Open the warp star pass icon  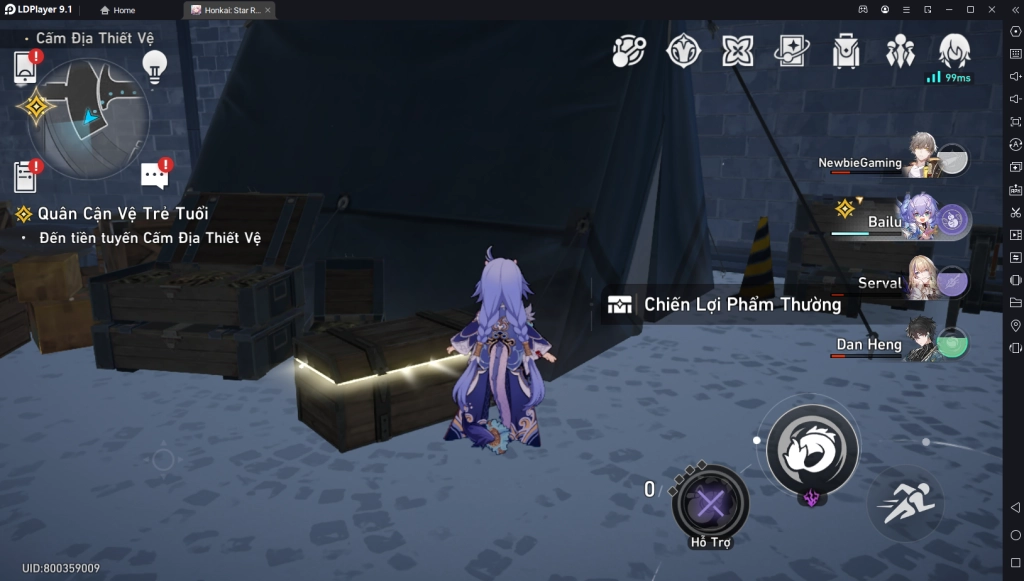click(x=791, y=51)
